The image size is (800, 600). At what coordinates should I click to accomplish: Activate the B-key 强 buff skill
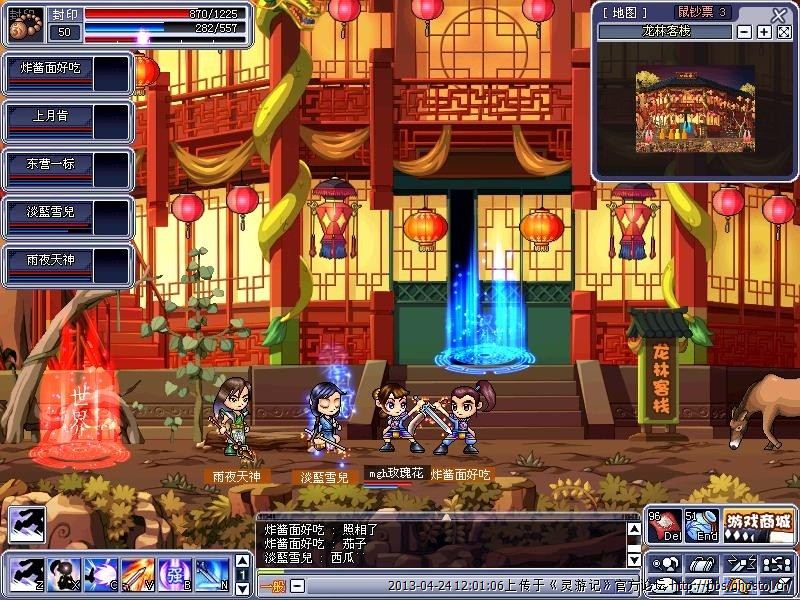(176, 574)
